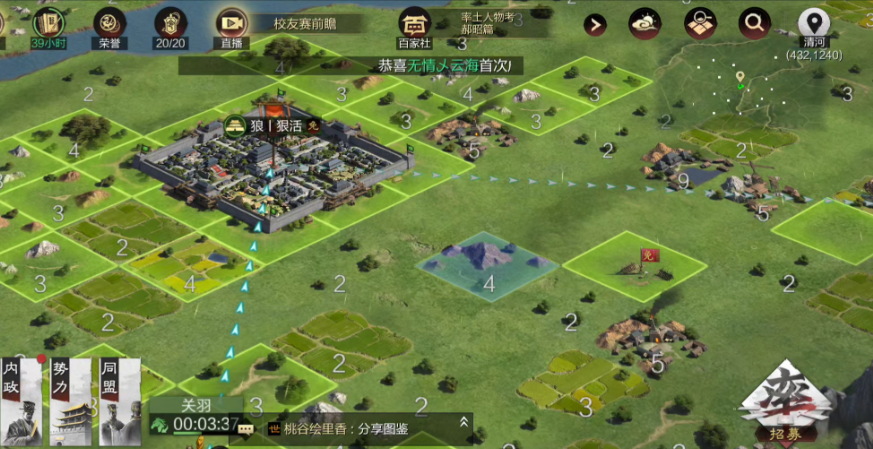Screen dimensions: 873x449
Task: Expand the chat with the double-arrow
Action: tap(463, 423)
